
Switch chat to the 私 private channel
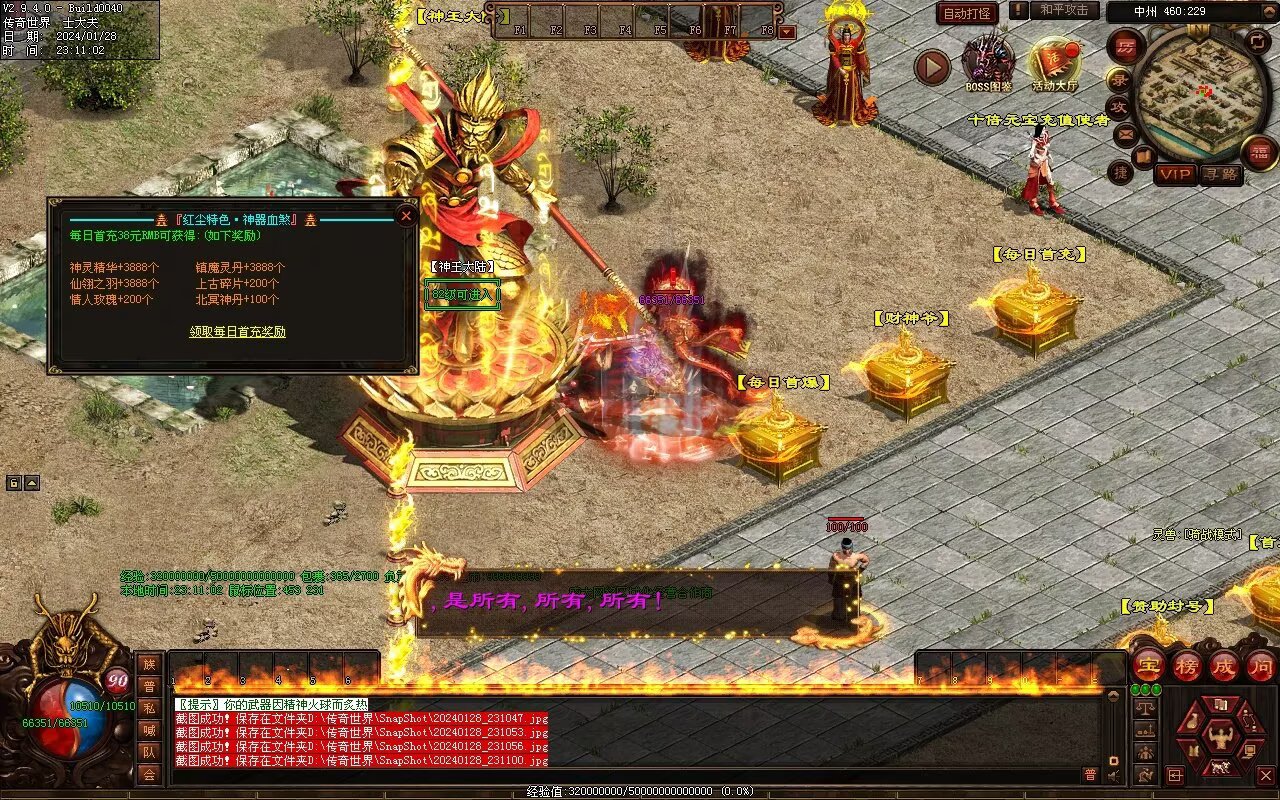[149, 708]
